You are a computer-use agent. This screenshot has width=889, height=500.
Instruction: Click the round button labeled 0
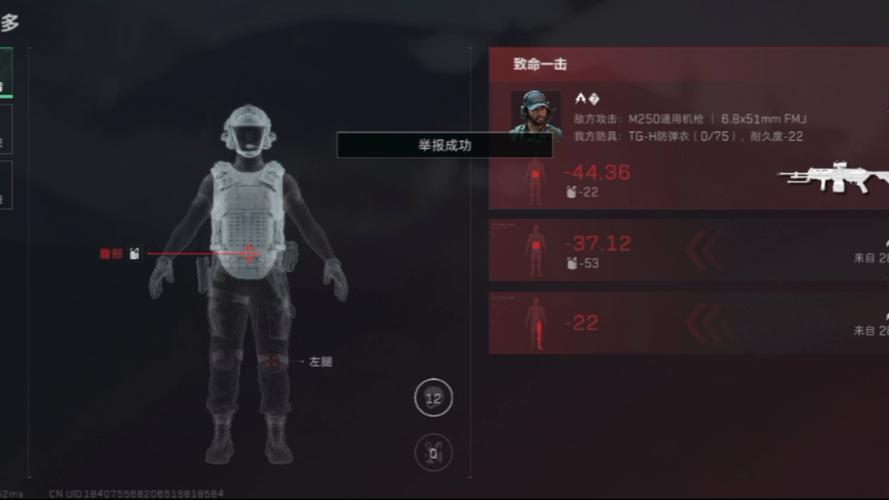[x=433, y=453]
